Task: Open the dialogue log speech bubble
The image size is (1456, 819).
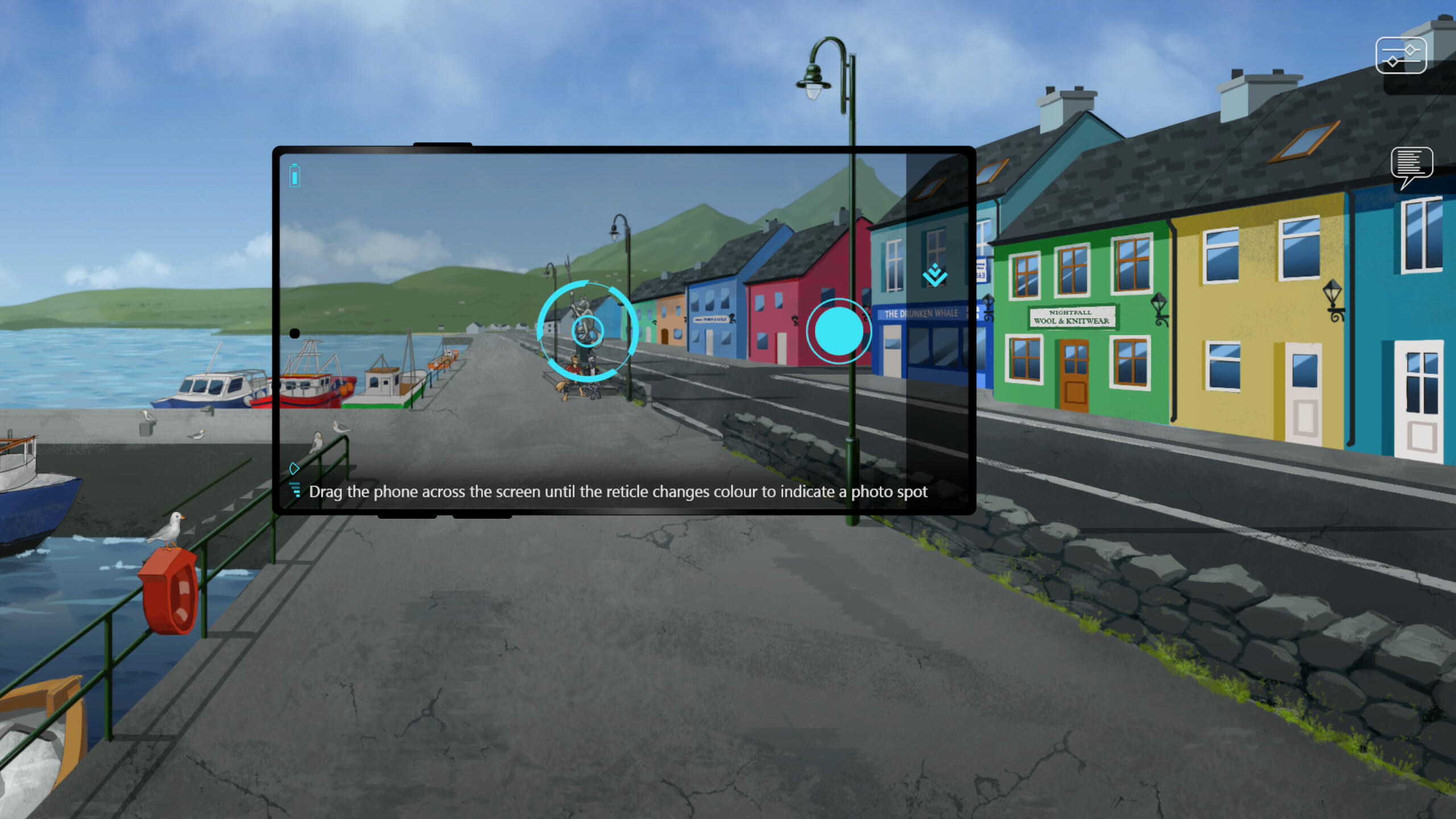Action: 1412,166
